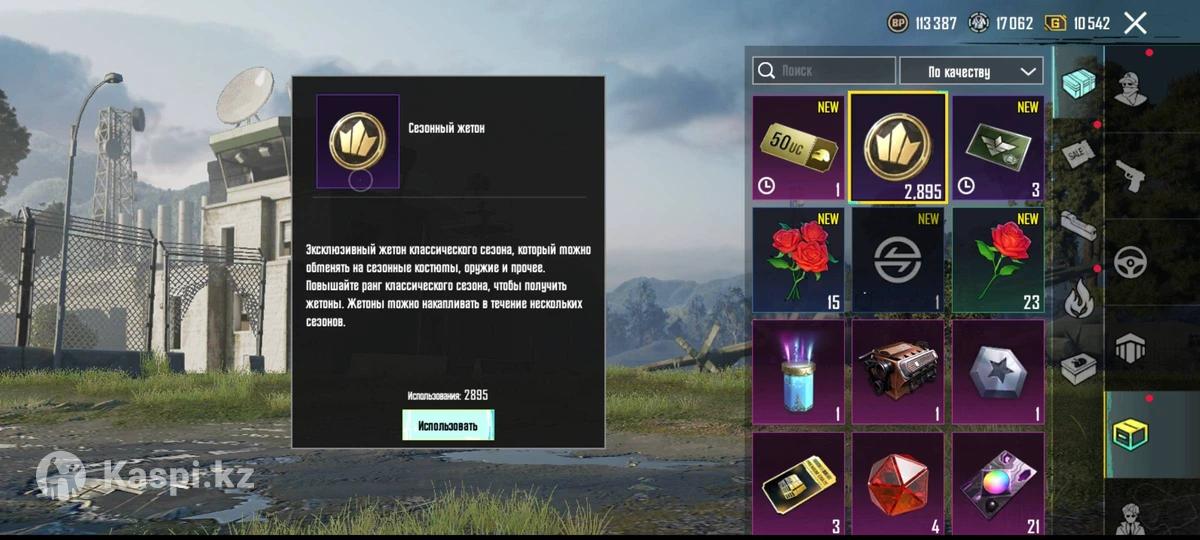Screen dimensions: 1200x540
Task: Focus the Поиск search field
Action: point(825,71)
